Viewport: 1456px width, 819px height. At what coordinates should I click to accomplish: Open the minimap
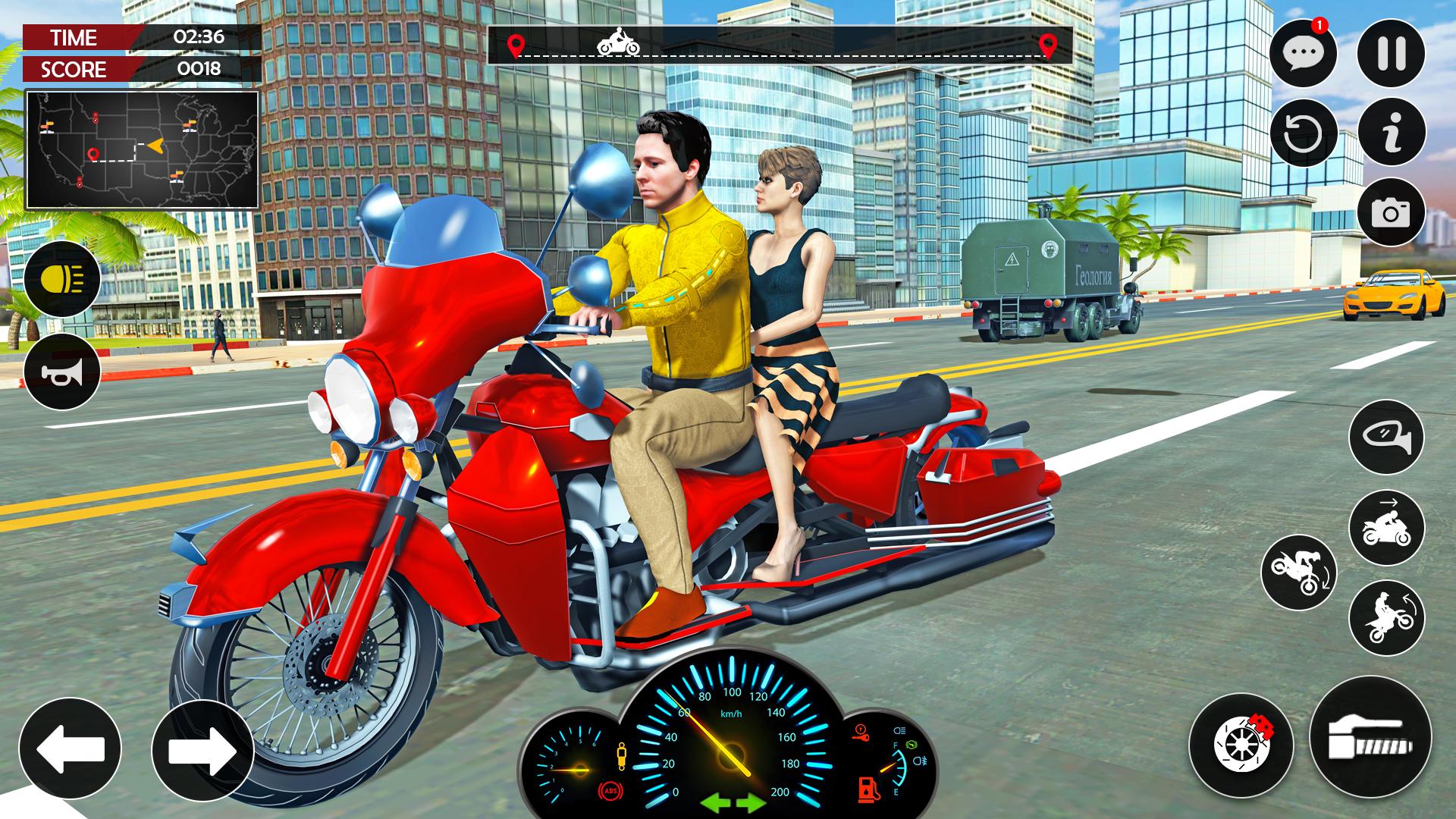(x=143, y=149)
